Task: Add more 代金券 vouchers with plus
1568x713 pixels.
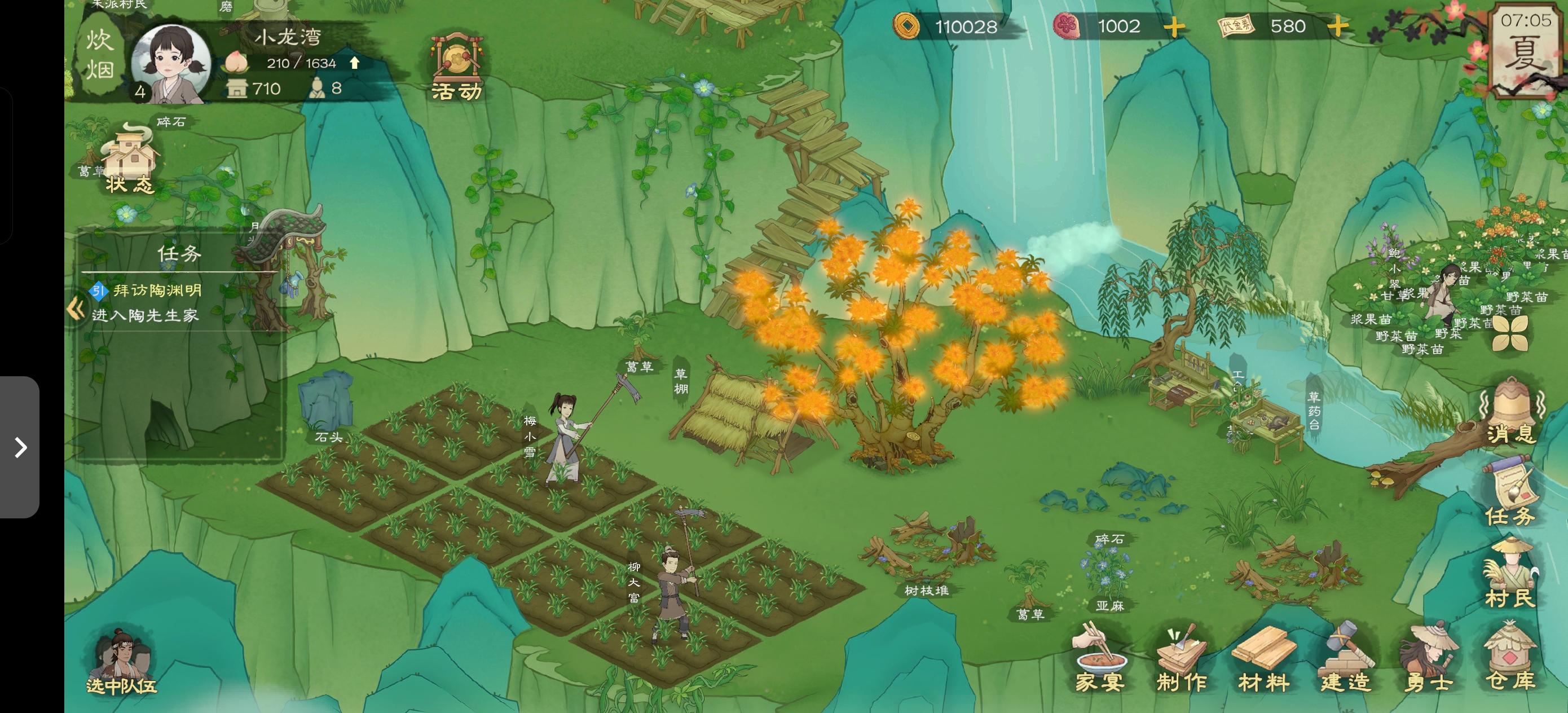Action: pos(1338,26)
